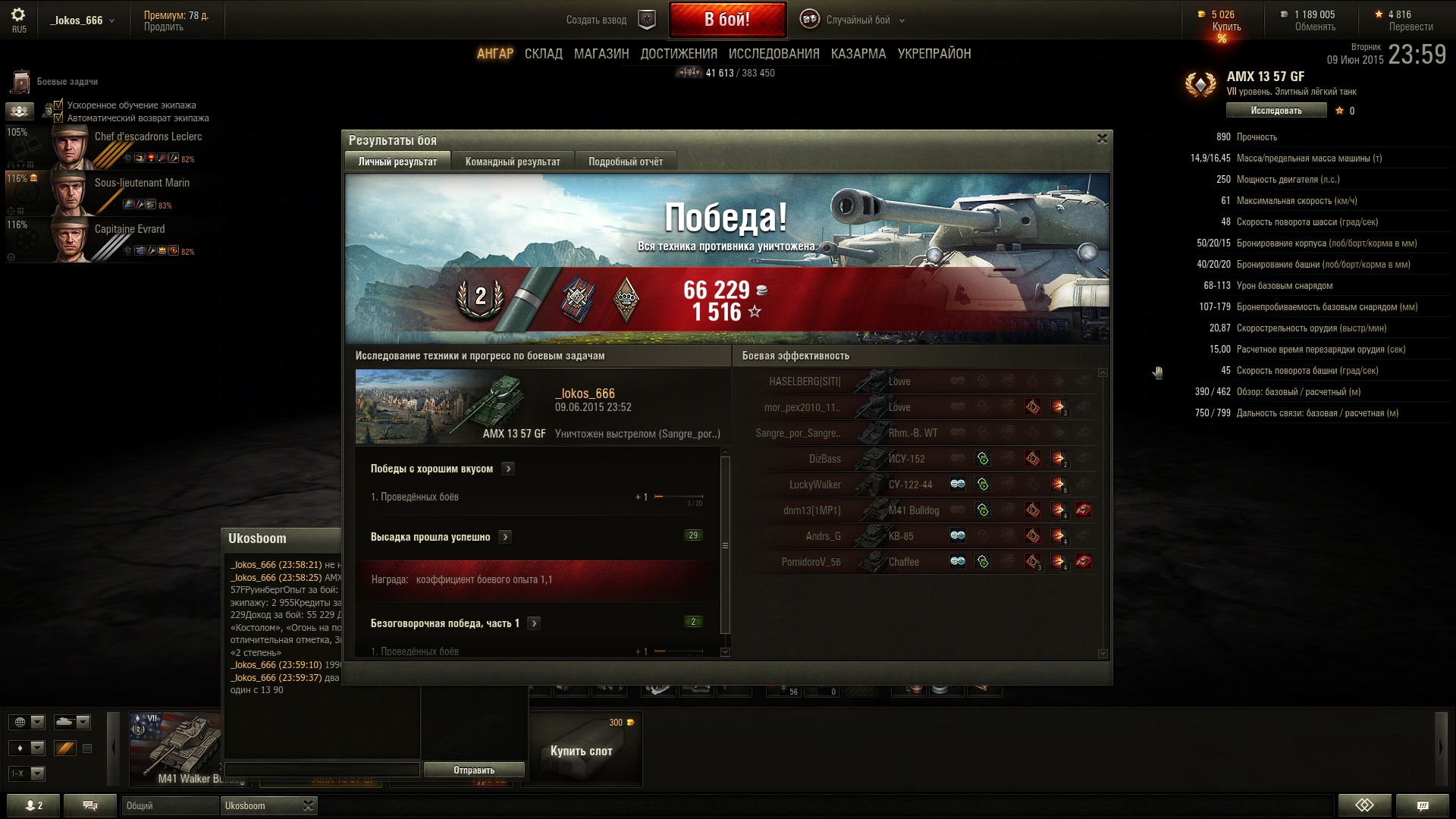
Task: Select the M41 Walker Bulldog tank
Action: click(176, 748)
